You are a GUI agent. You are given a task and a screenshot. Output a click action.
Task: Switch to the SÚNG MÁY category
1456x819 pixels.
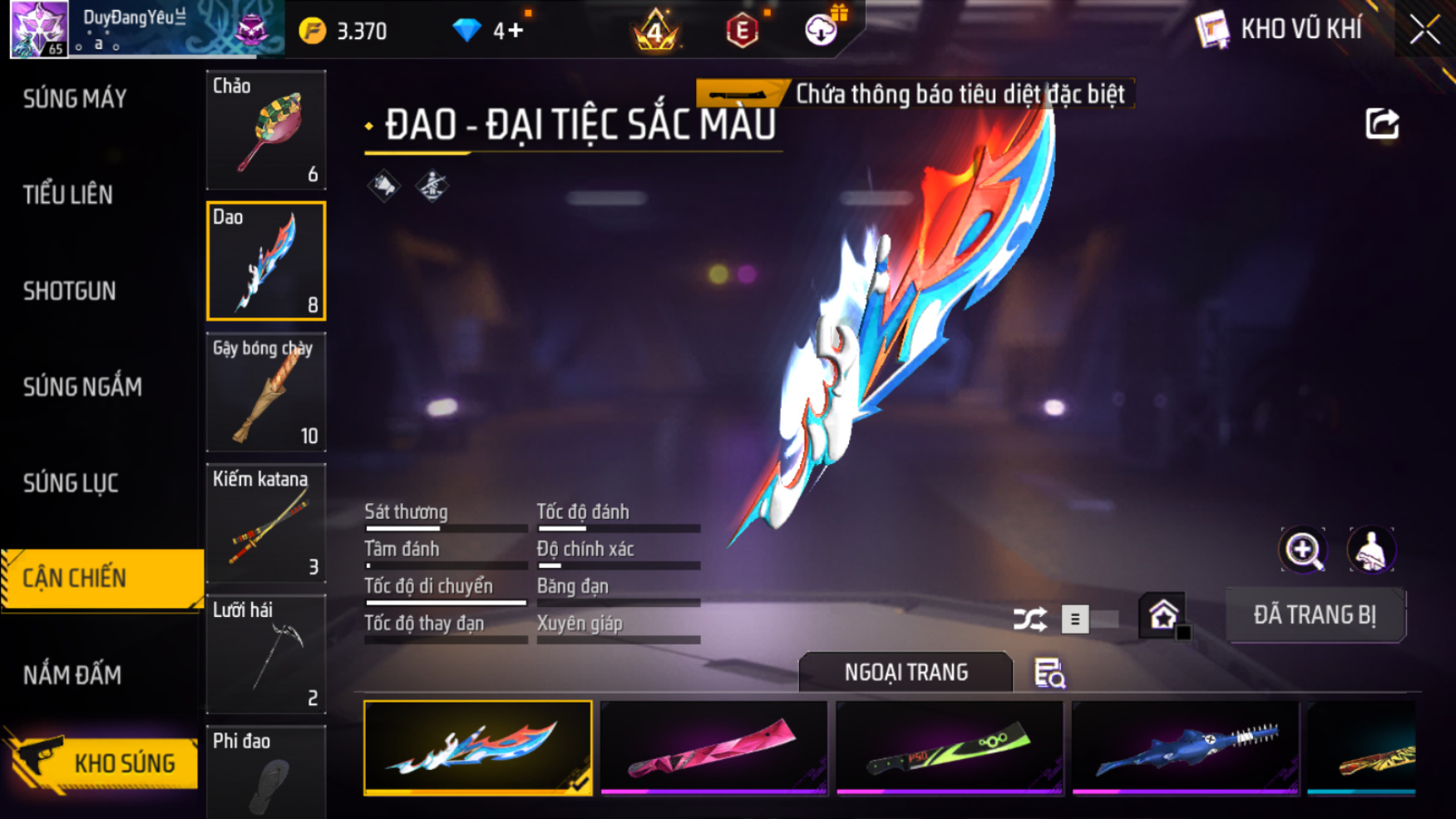75,99
